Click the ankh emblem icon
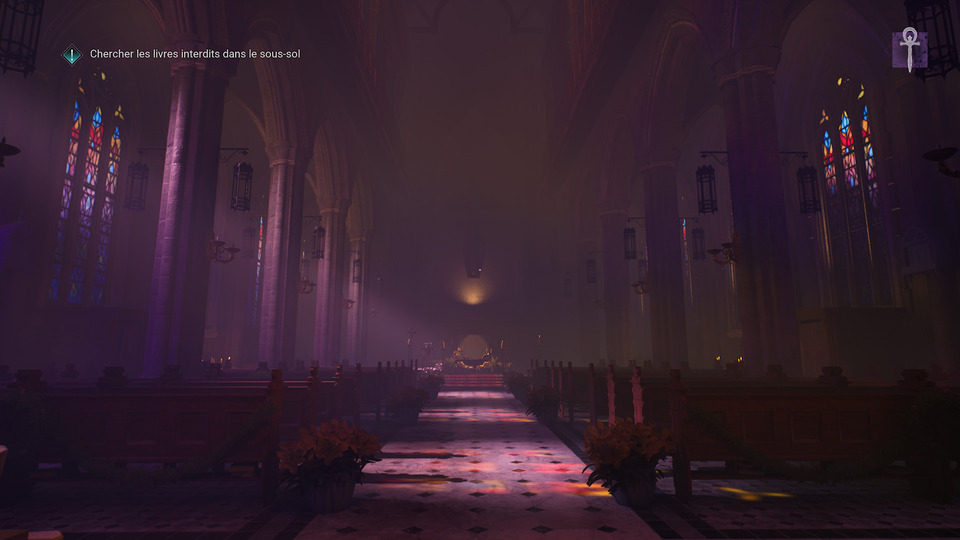960x540 pixels. point(909,49)
